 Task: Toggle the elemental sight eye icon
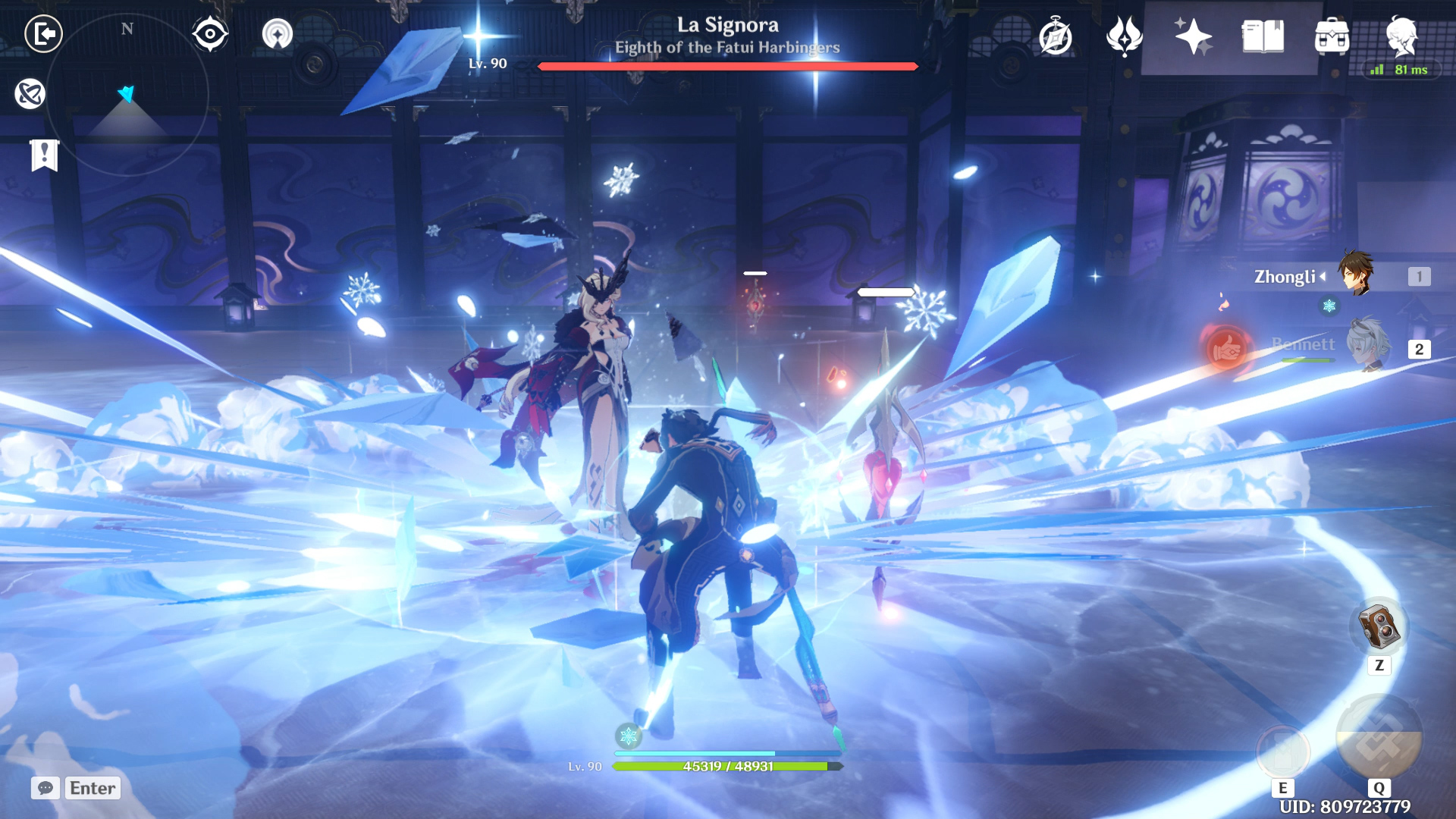coord(210,34)
